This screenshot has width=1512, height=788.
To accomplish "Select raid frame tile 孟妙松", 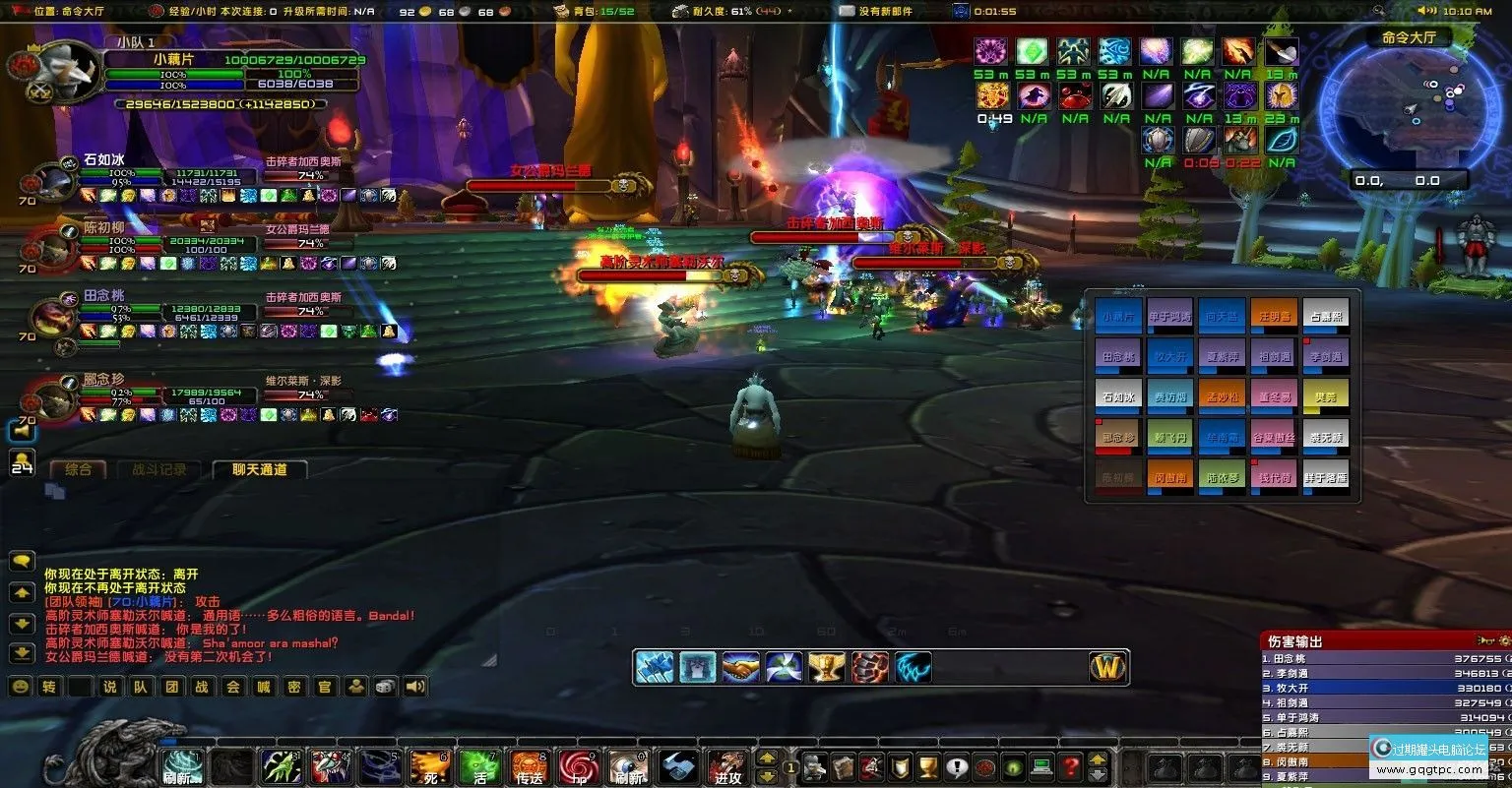I will tap(1222, 397).
